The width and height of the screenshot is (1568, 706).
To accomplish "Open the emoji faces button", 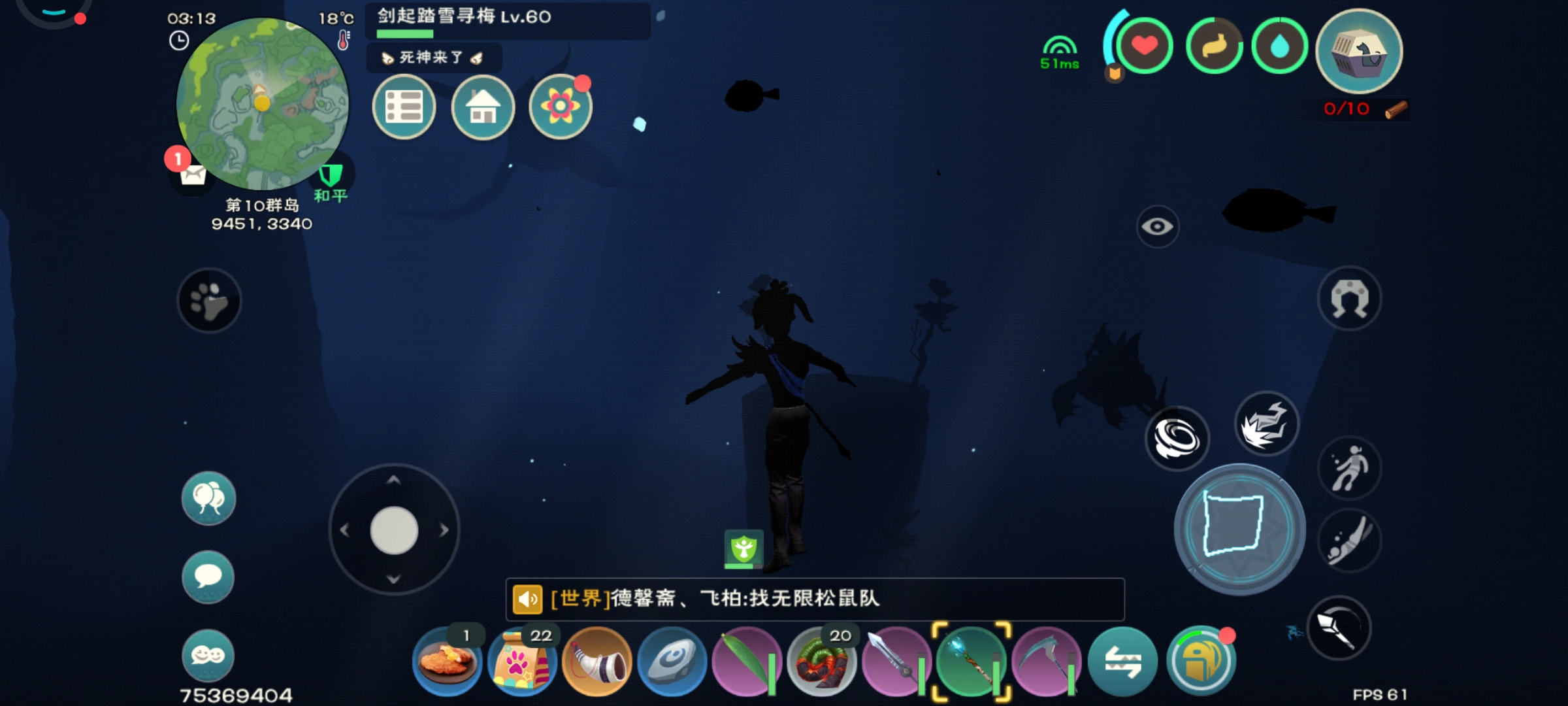I will [208, 655].
